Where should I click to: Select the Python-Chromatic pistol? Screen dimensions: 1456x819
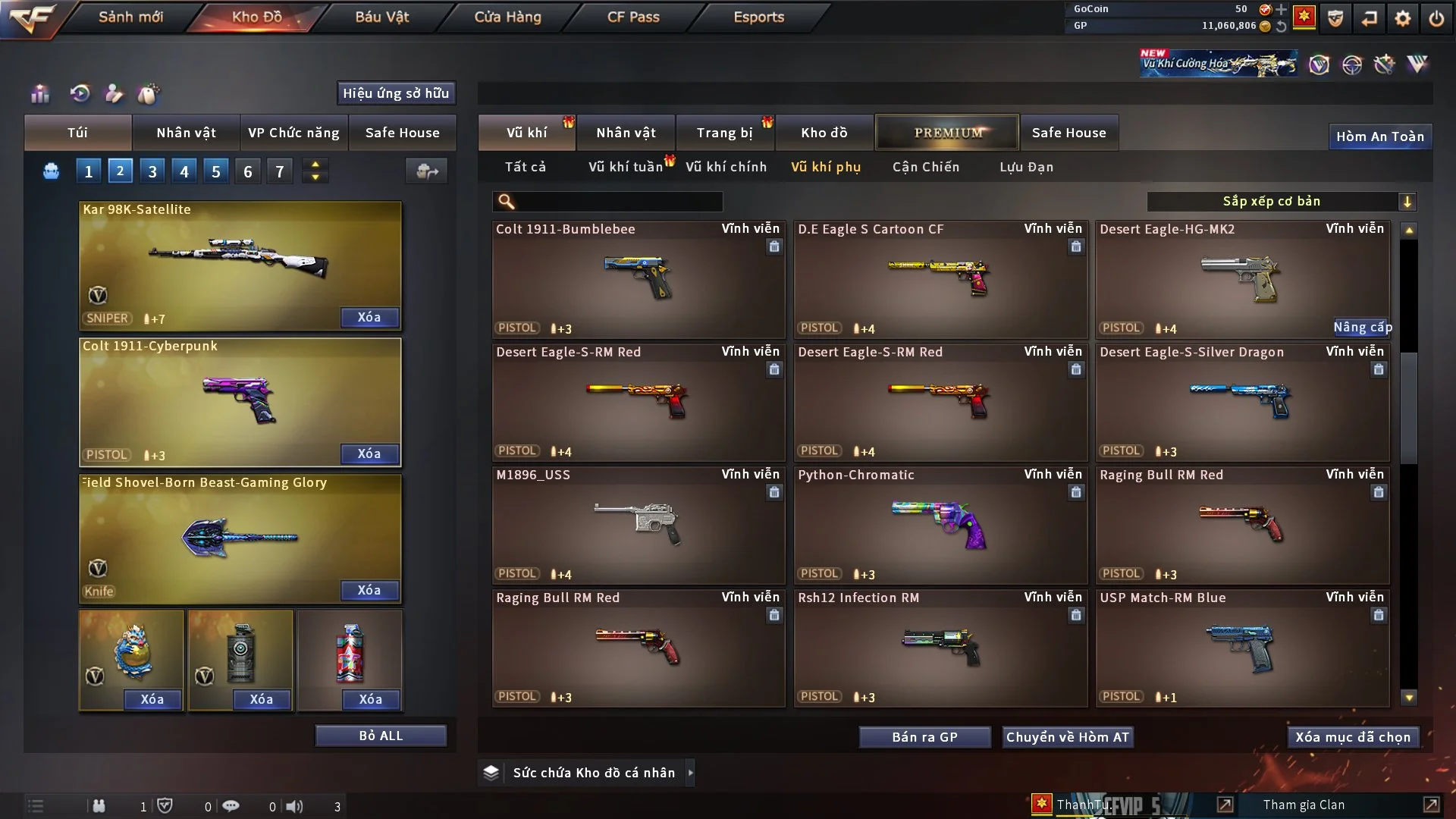[x=940, y=525]
